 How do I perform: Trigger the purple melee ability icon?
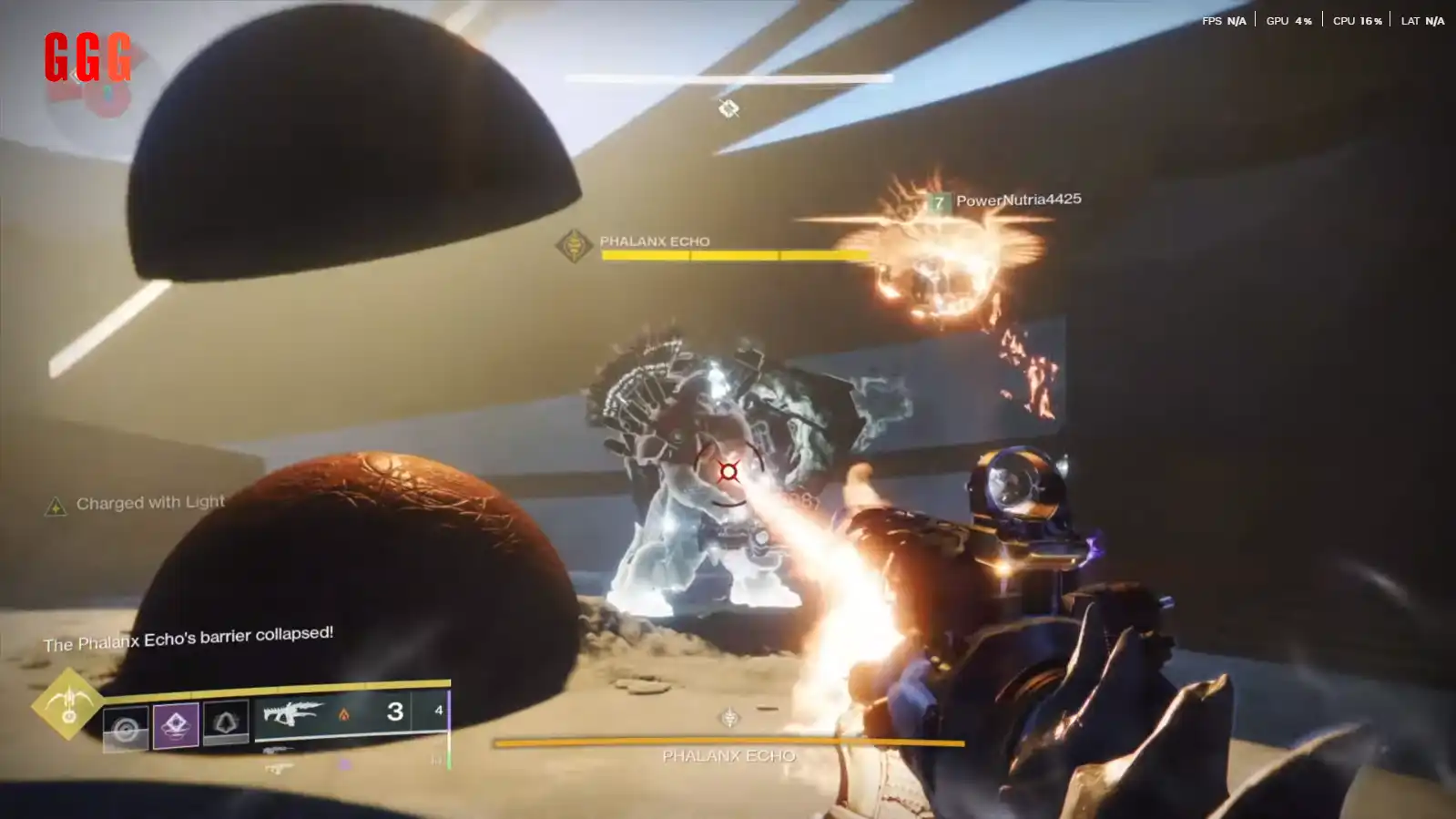(x=176, y=725)
